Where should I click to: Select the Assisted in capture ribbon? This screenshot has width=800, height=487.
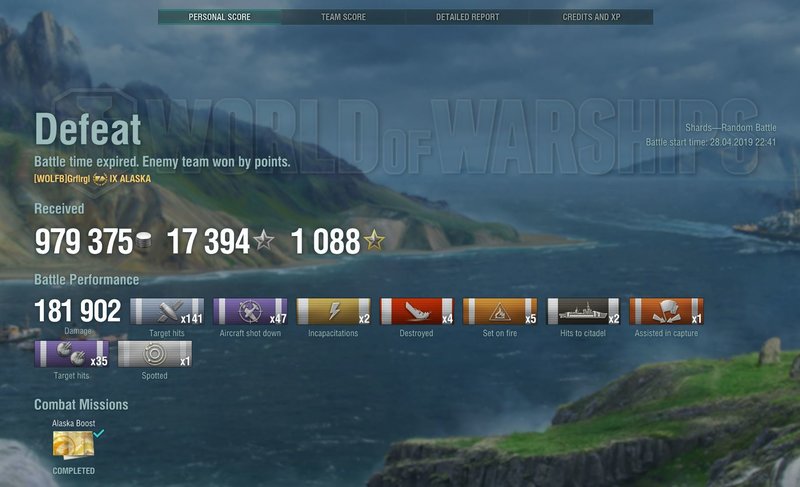(666, 311)
